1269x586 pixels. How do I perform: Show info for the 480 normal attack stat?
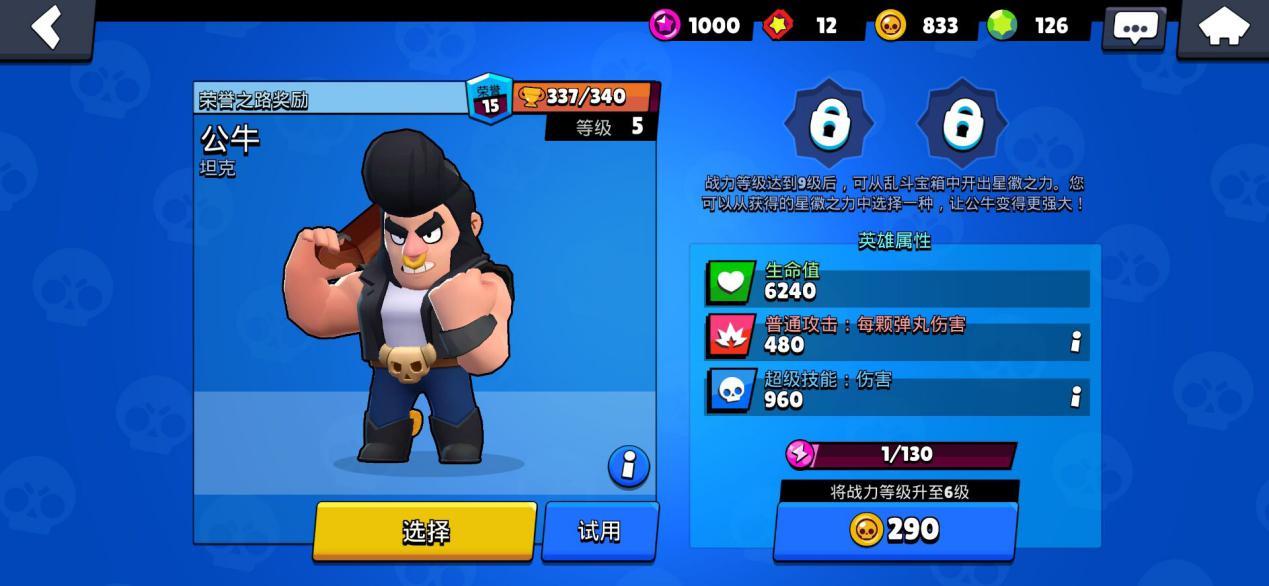point(1075,342)
